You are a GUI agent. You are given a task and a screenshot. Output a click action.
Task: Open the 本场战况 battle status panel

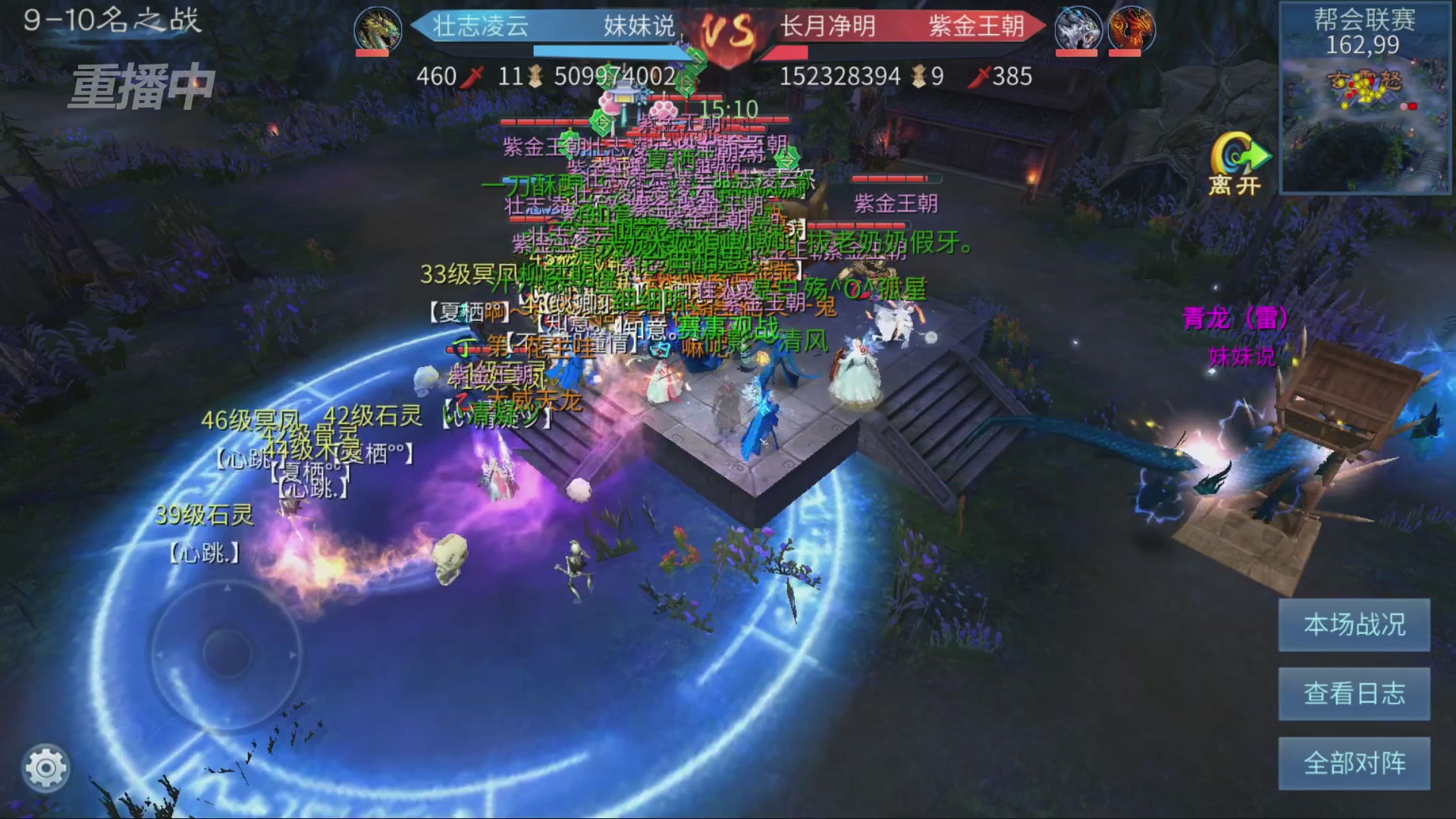(1354, 625)
